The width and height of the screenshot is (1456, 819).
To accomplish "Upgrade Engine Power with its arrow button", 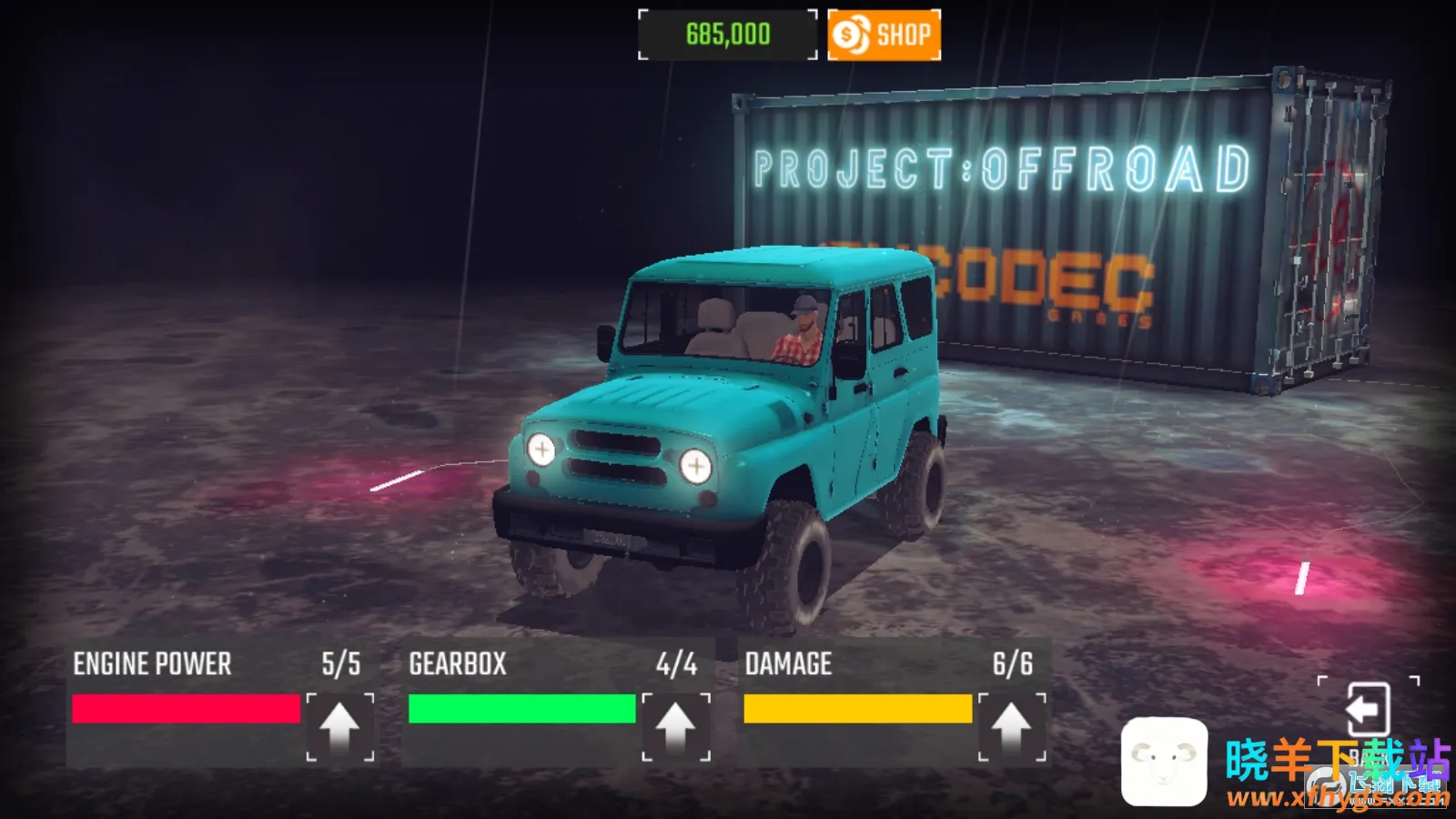I will click(x=339, y=726).
